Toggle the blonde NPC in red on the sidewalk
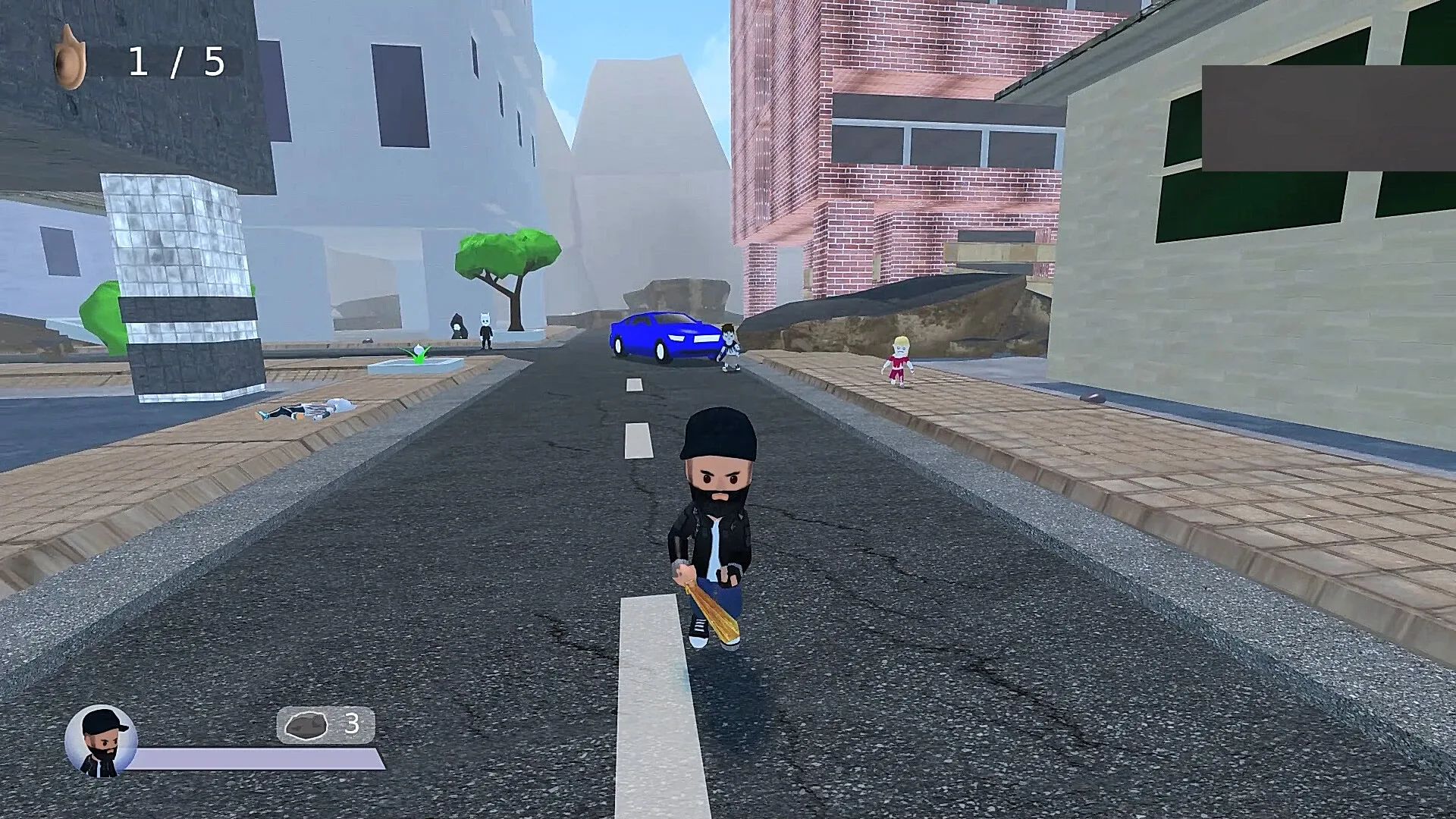The width and height of the screenshot is (1456, 819). tap(899, 360)
